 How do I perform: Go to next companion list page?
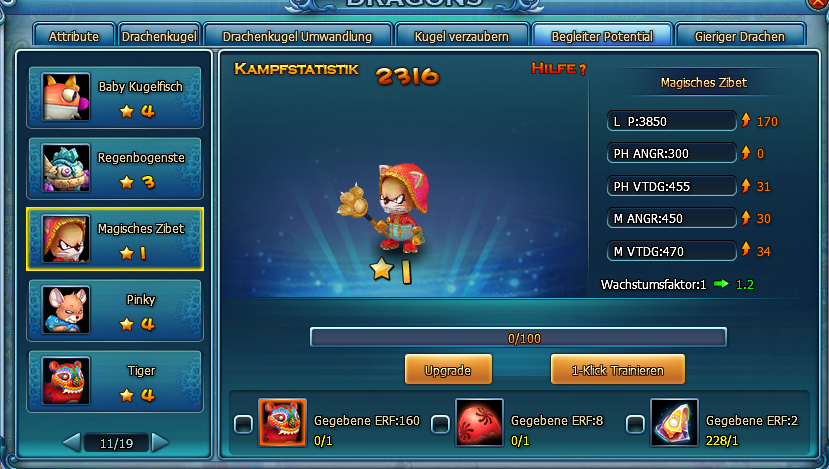pyautogui.click(x=160, y=441)
